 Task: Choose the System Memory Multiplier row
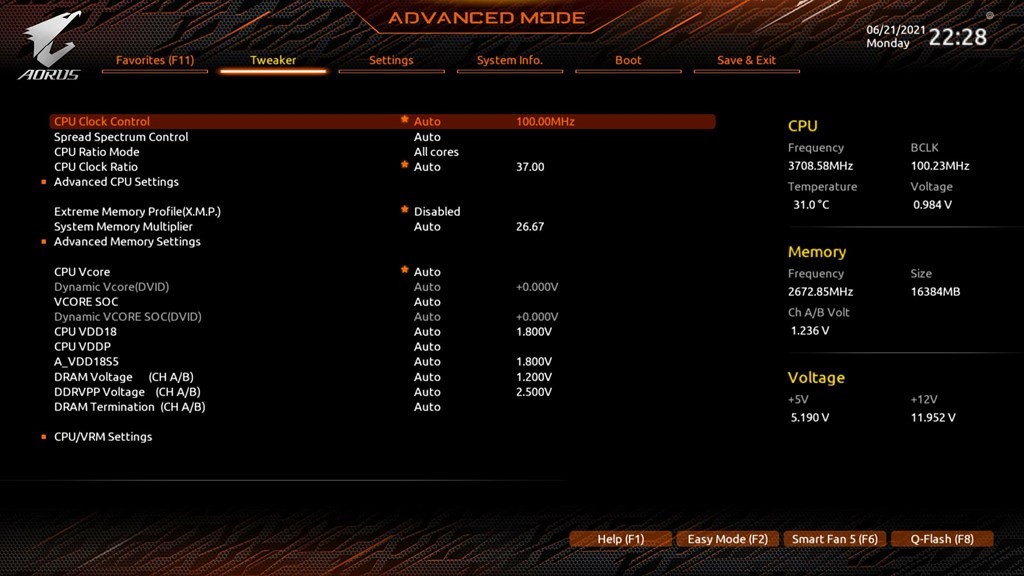(x=123, y=227)
